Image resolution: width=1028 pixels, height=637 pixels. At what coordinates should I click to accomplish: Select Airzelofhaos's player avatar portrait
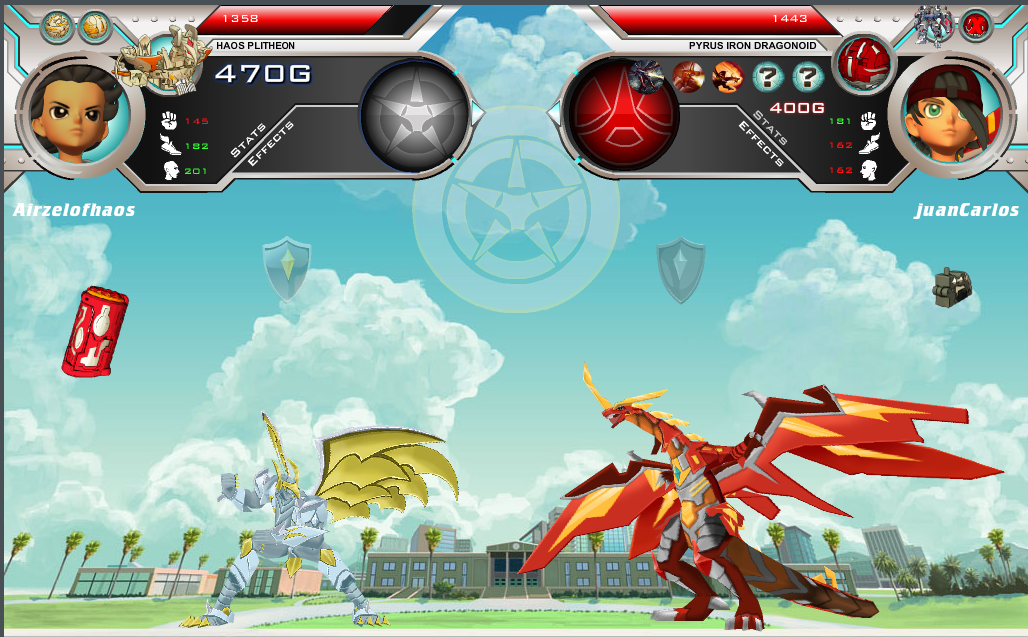pos(72,110)
